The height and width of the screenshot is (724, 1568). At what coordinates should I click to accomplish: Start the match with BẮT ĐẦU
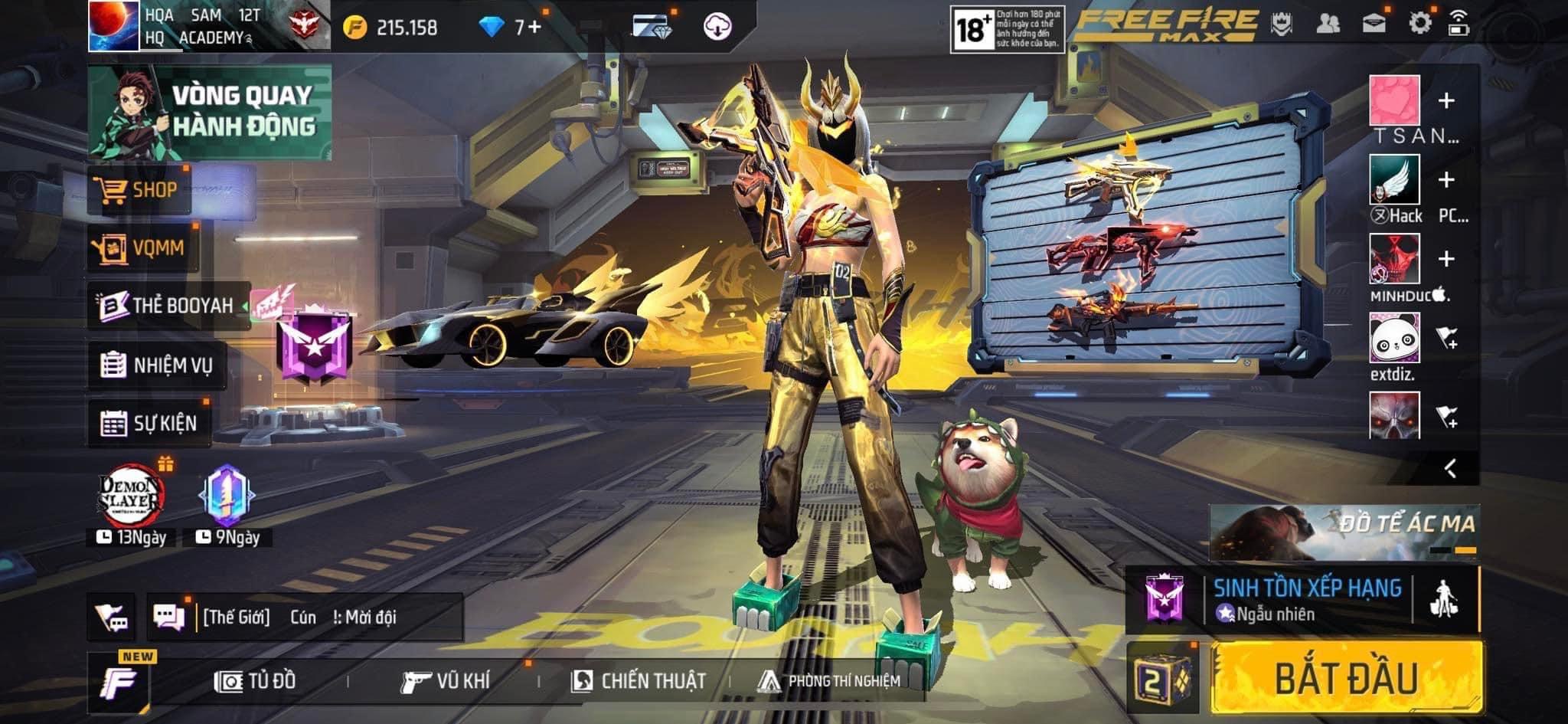1346,678
